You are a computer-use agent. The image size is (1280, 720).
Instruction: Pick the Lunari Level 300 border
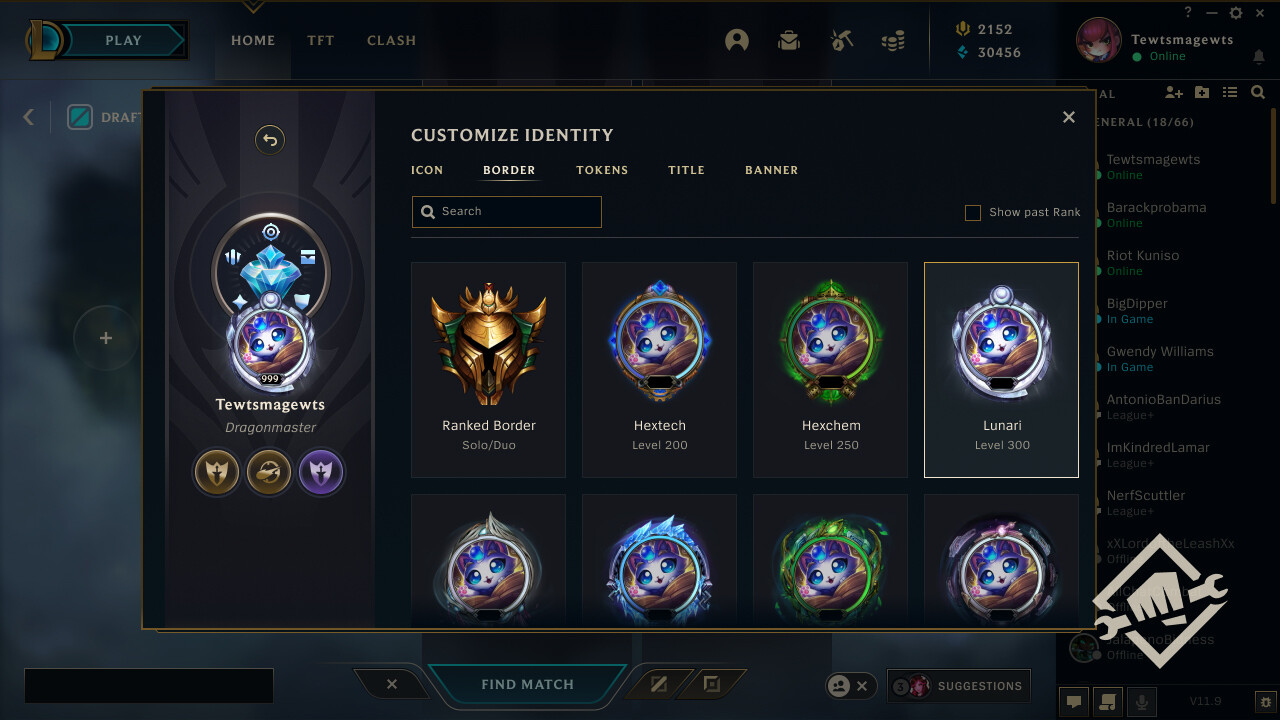click(1001, 369)
